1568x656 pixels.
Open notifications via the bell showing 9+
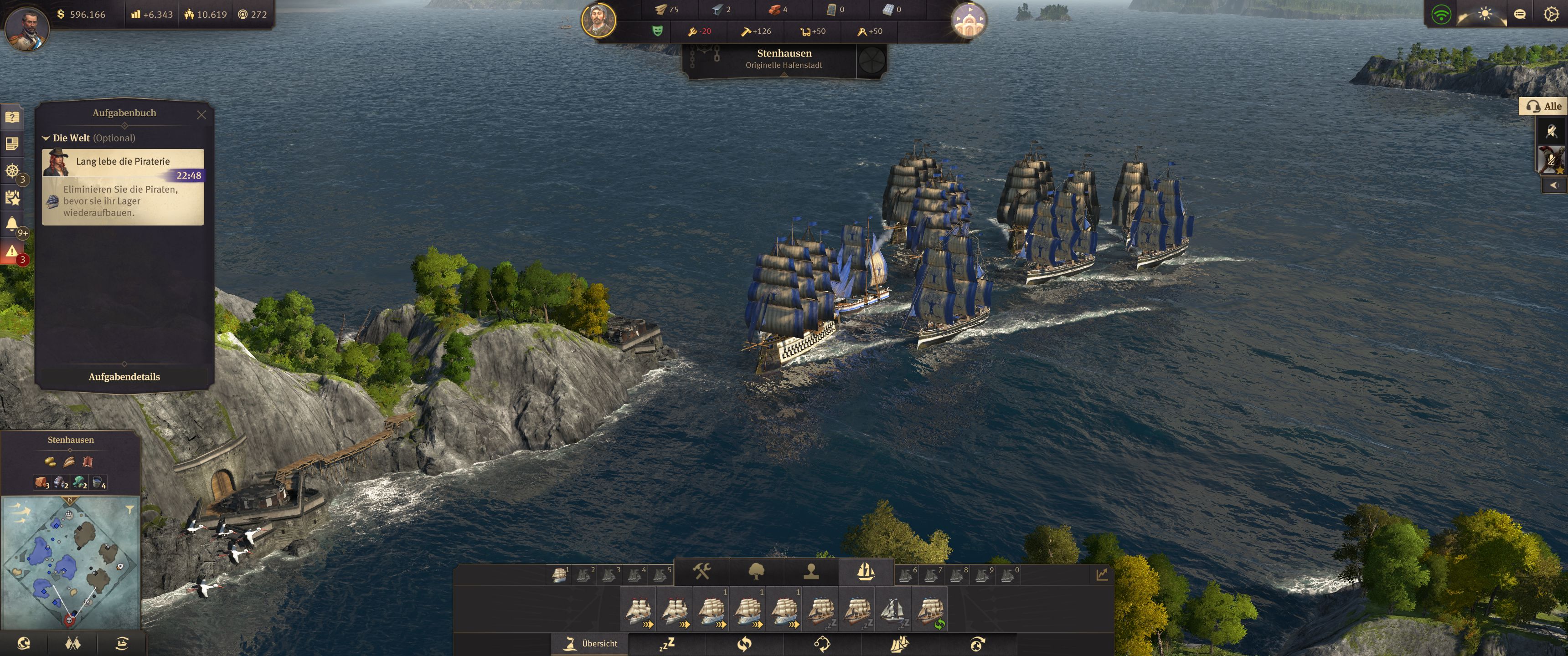coord(12,222)
